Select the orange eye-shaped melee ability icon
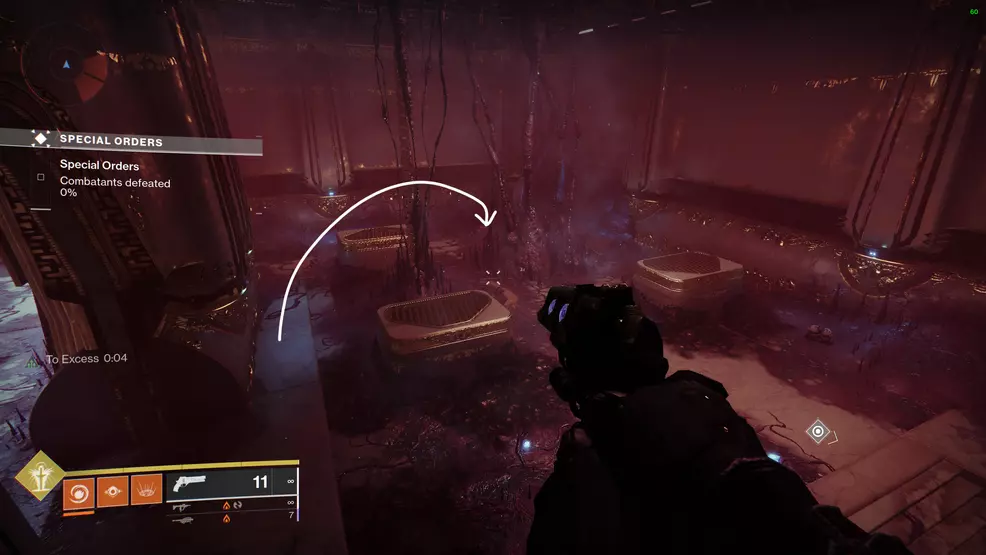986x555 pixels. [x=112, y=491]
